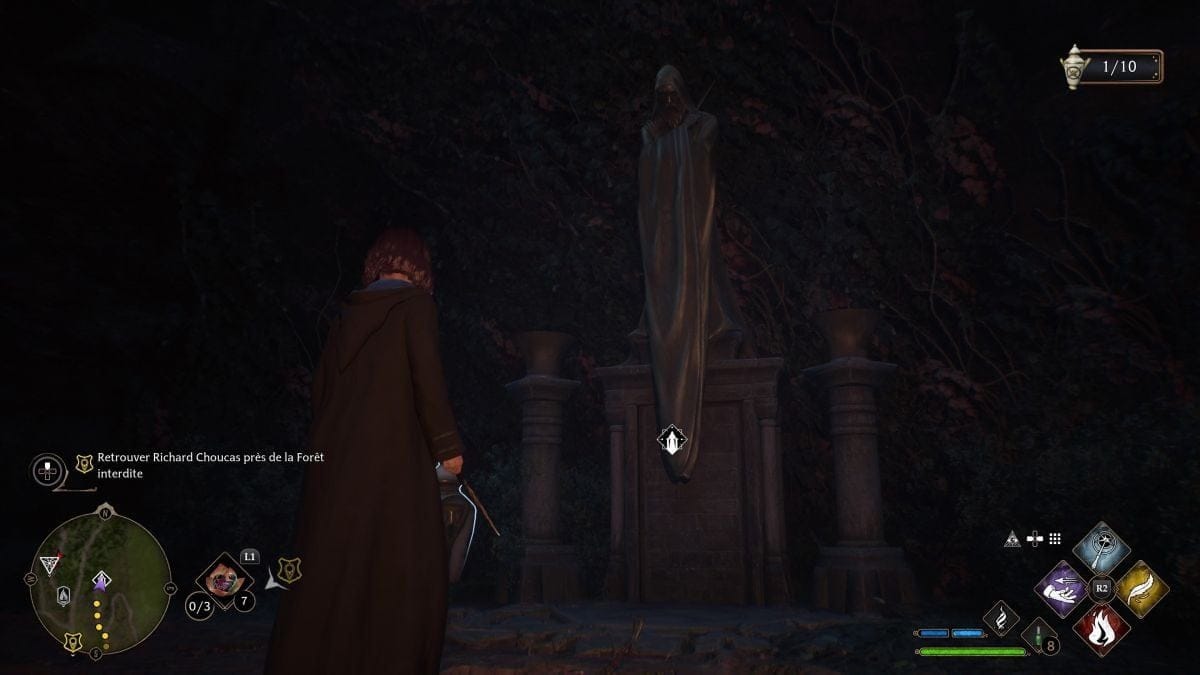Use the yellow Levioso feather spell
1200x675 pixels.
1141,589
